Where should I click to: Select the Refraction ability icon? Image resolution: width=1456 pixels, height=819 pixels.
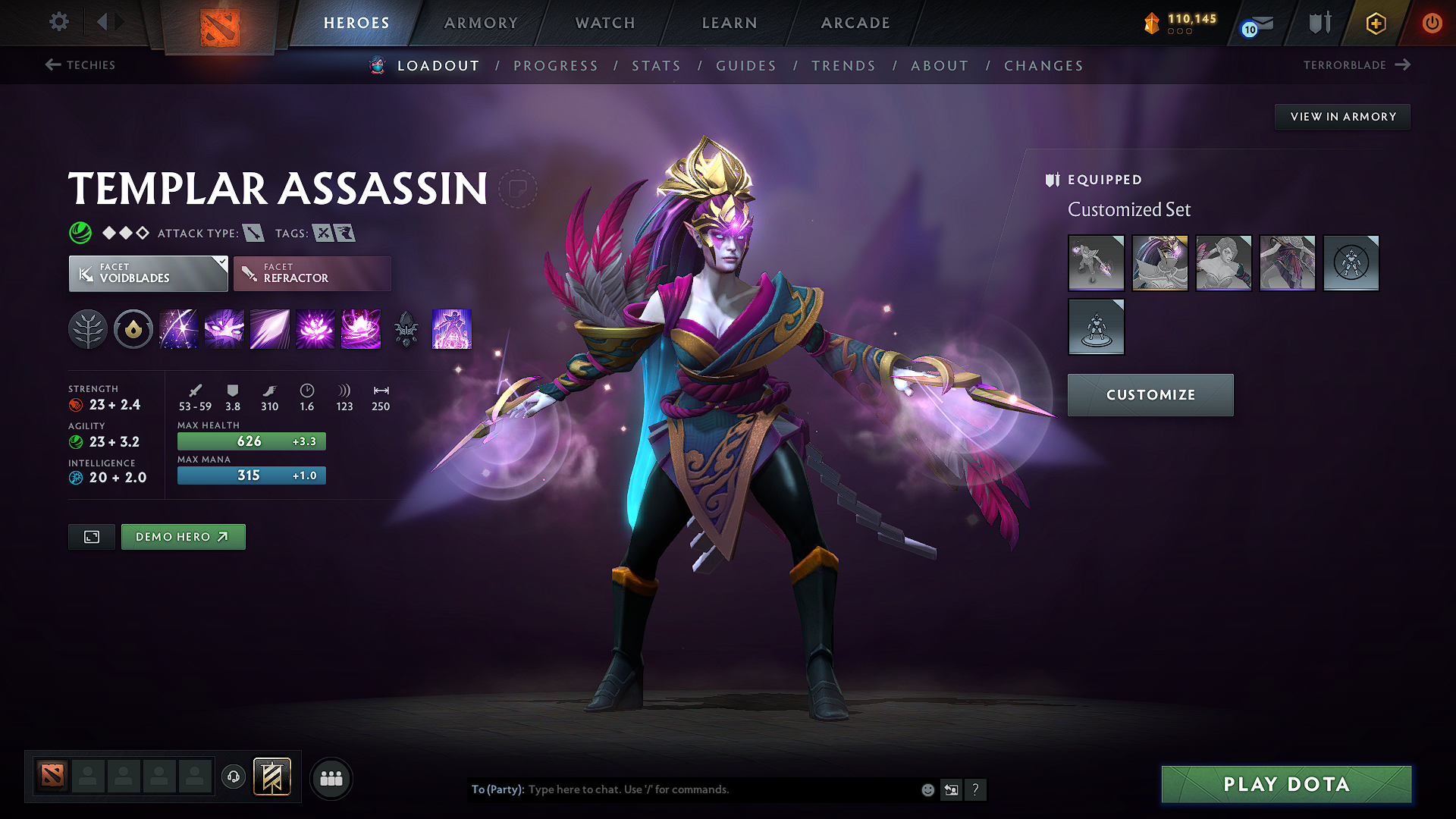click(x=178, y=329)
